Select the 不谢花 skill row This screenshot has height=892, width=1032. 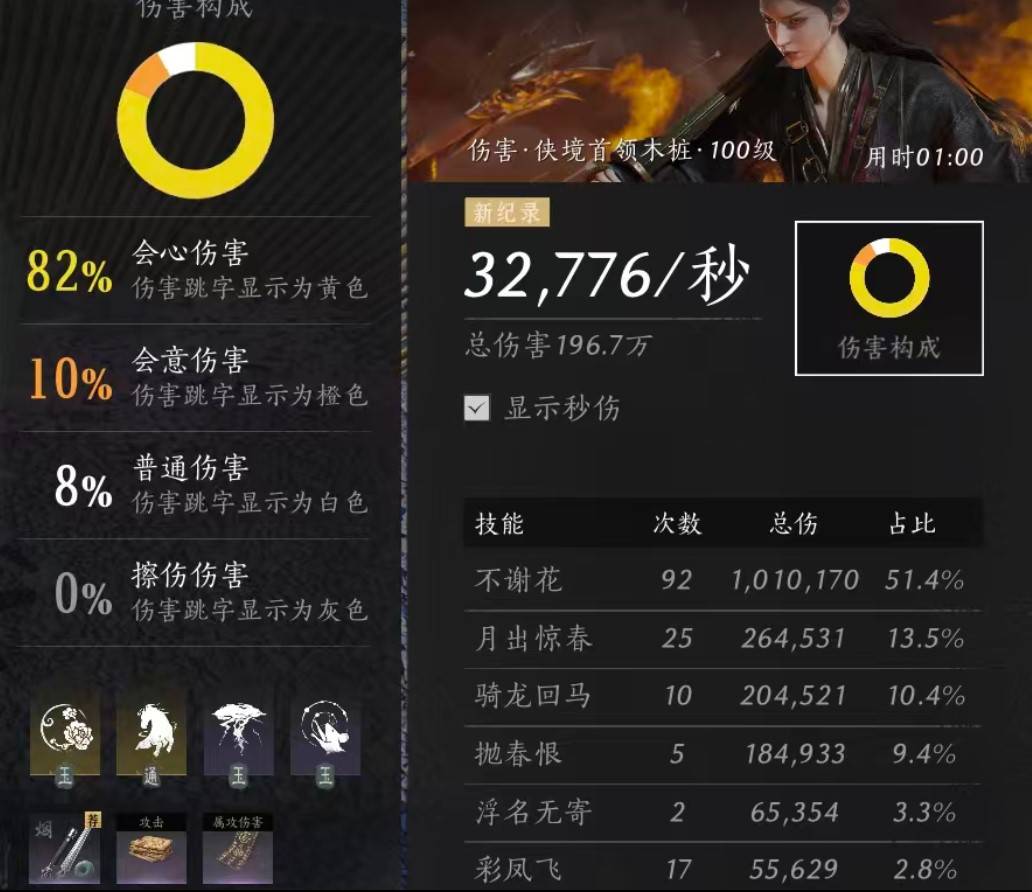point(722,580)
